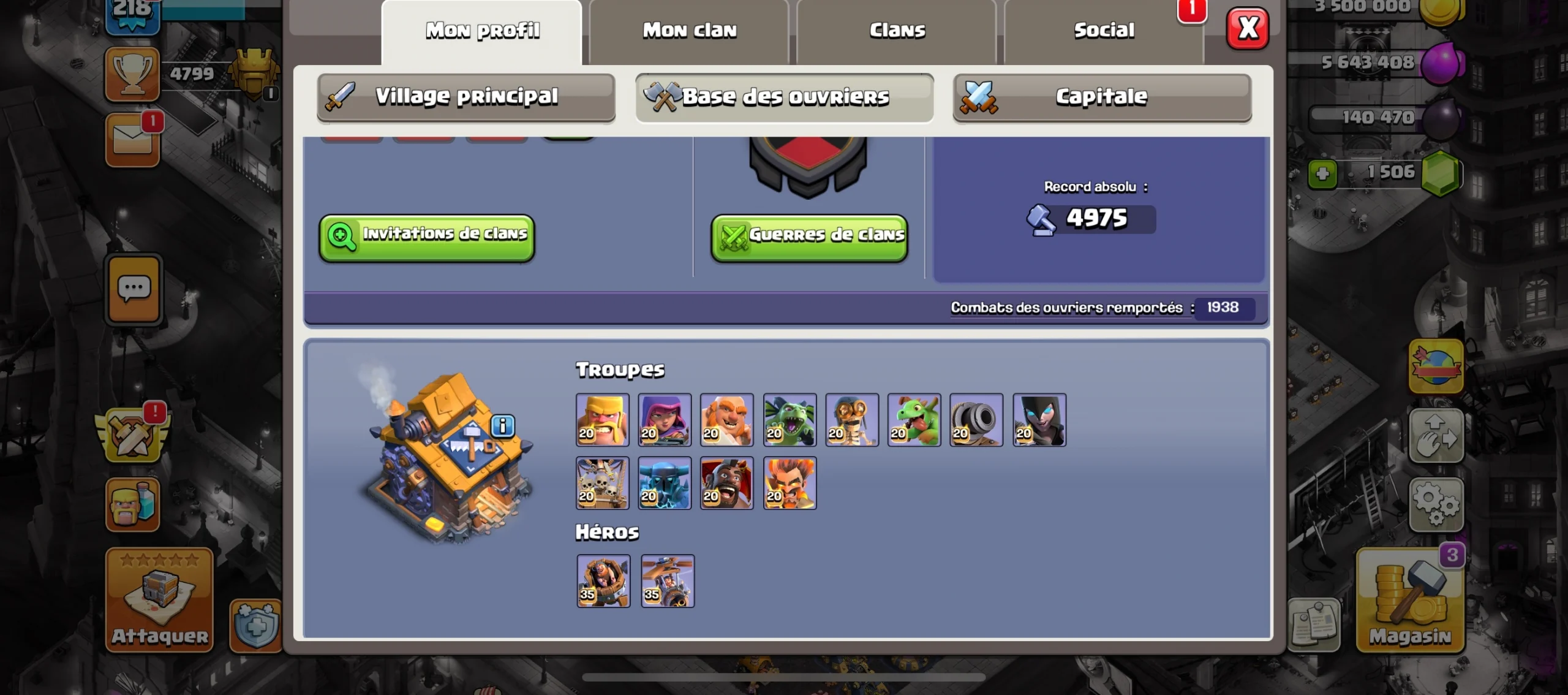Select the Baby Dragon troop icon
Image resolution: width=1568 pixels, height=695 pixels.
[914, 420]
